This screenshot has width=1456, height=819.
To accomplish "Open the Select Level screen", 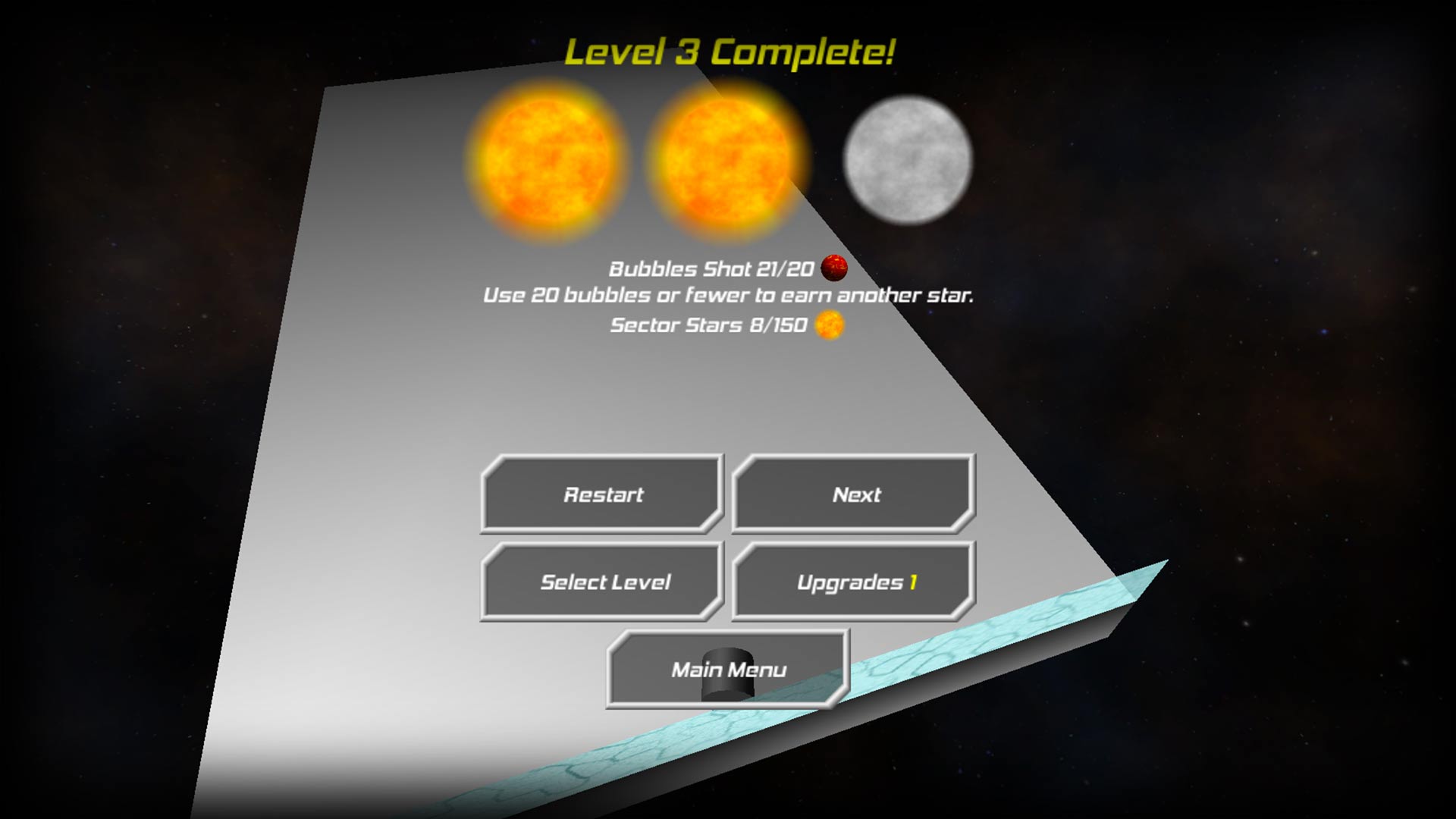I will click(604, 582).
